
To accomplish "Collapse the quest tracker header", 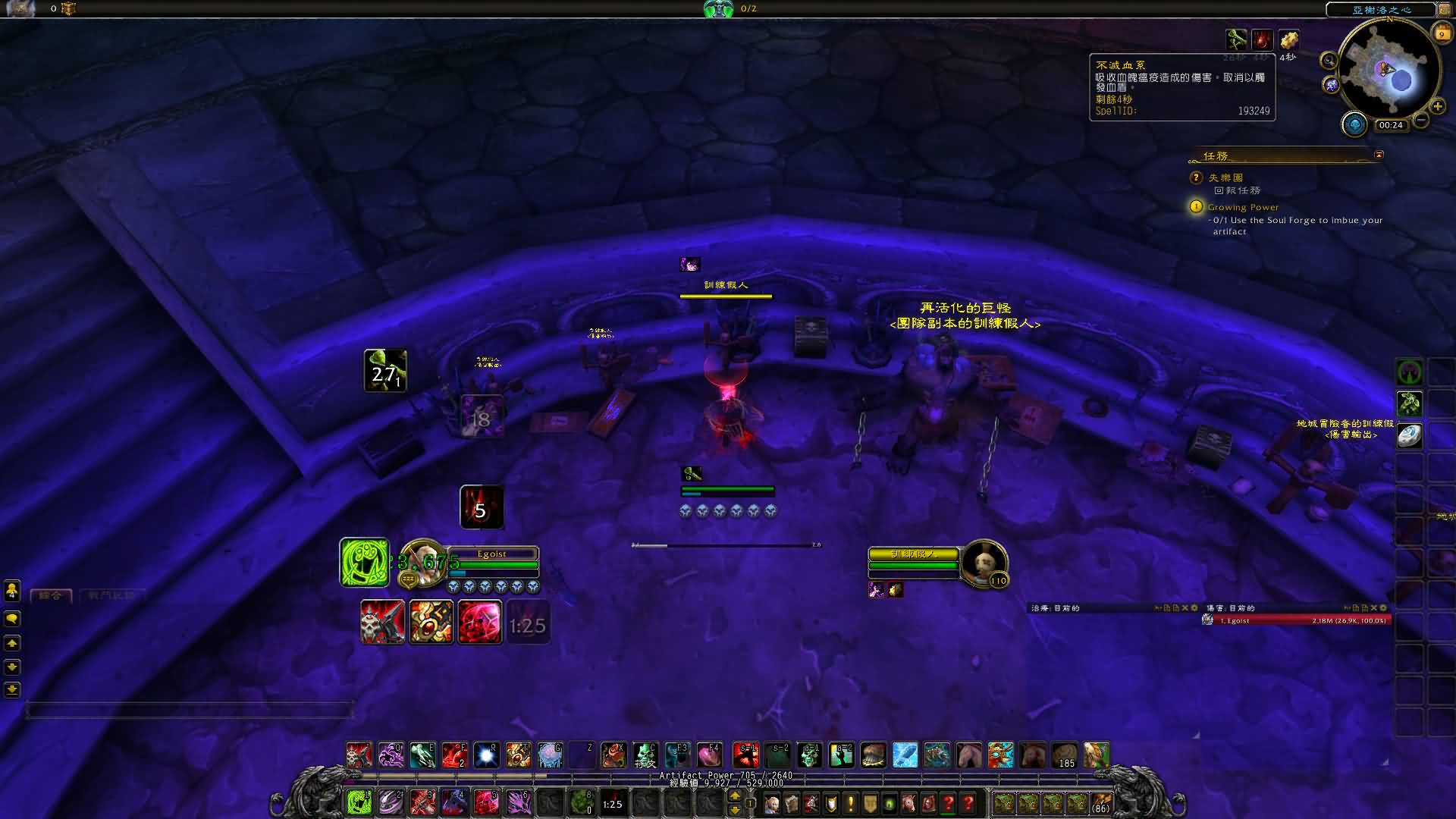I will point(1379,155).
